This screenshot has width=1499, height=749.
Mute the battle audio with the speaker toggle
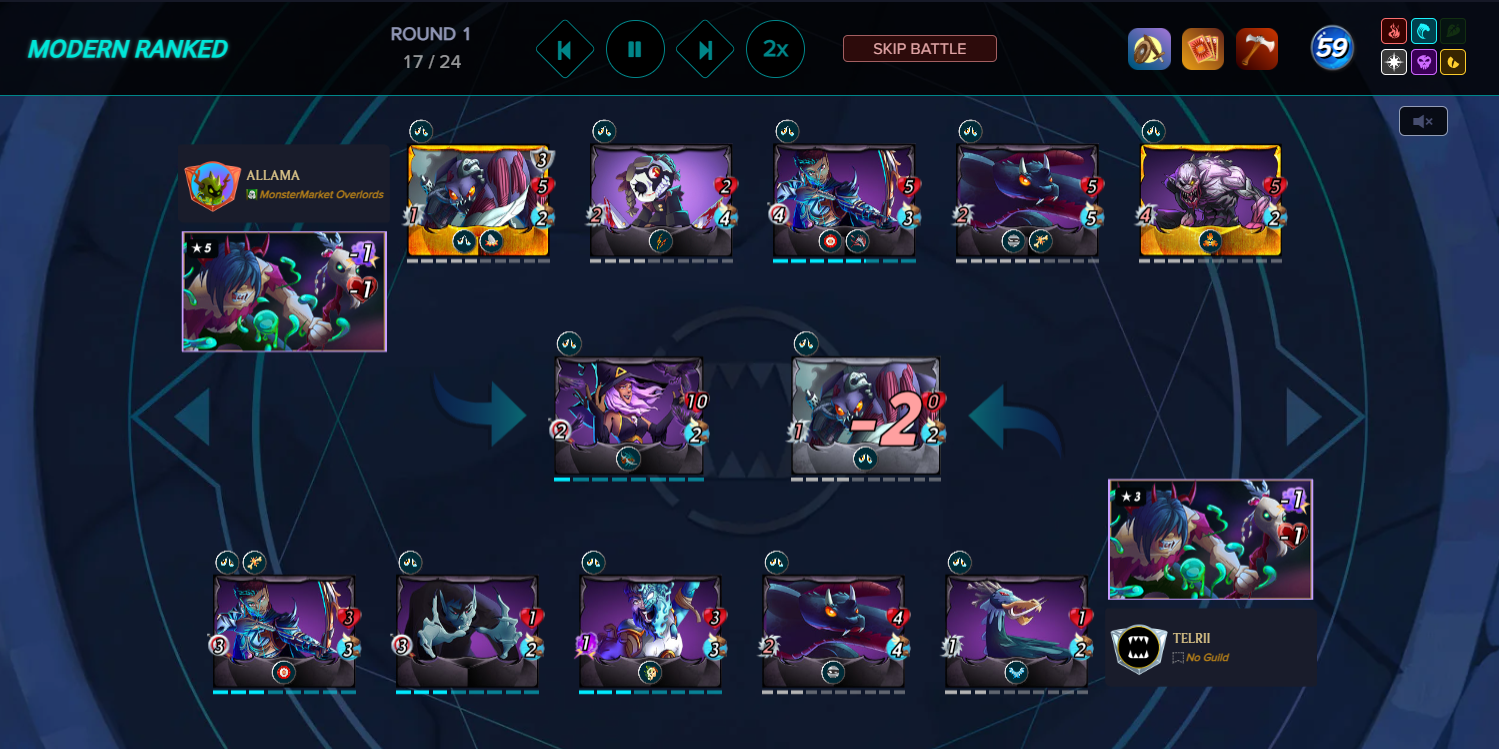coord(1423,119)
